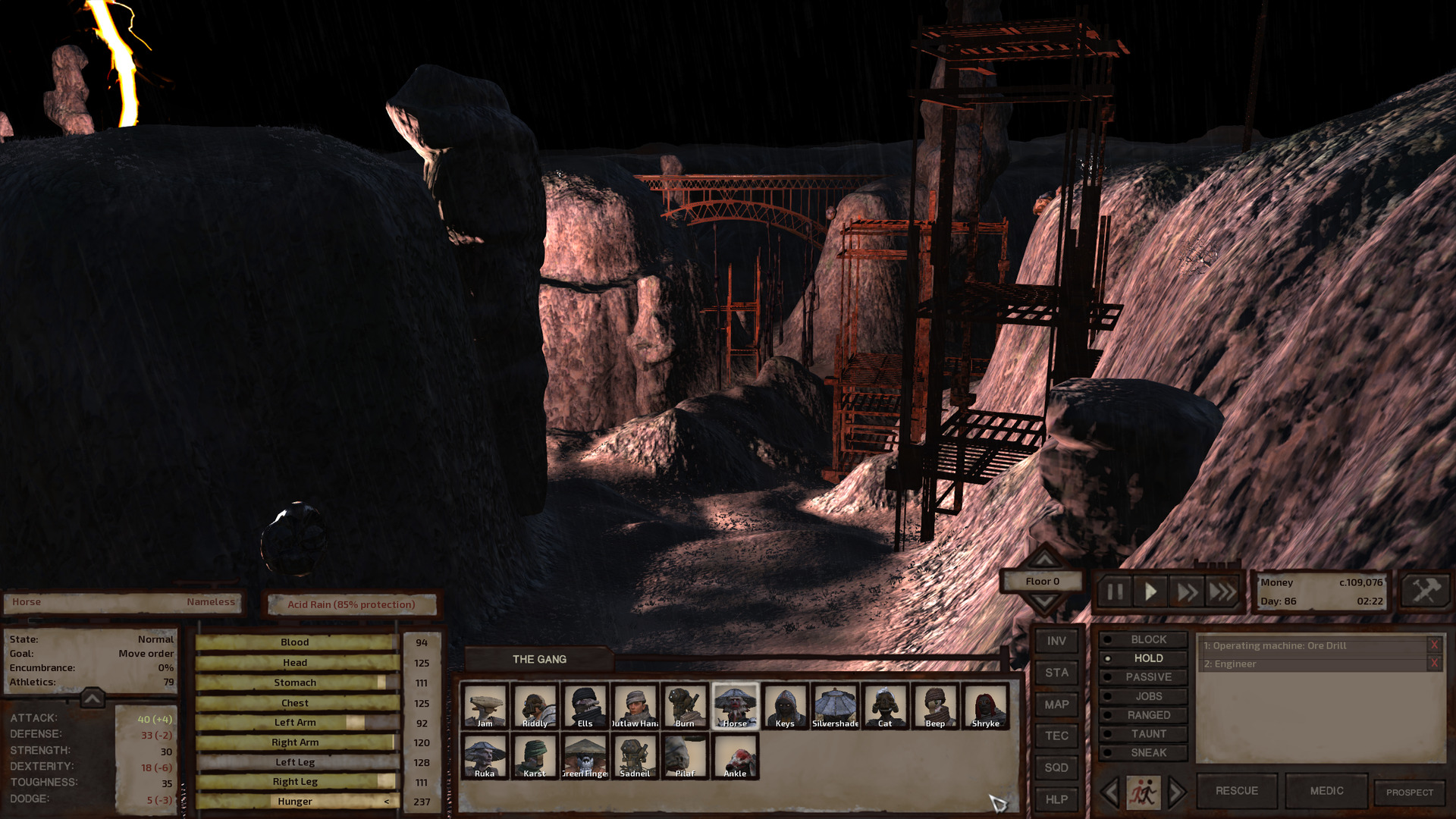Open the HLP help panel

(x=1056, y=799)
